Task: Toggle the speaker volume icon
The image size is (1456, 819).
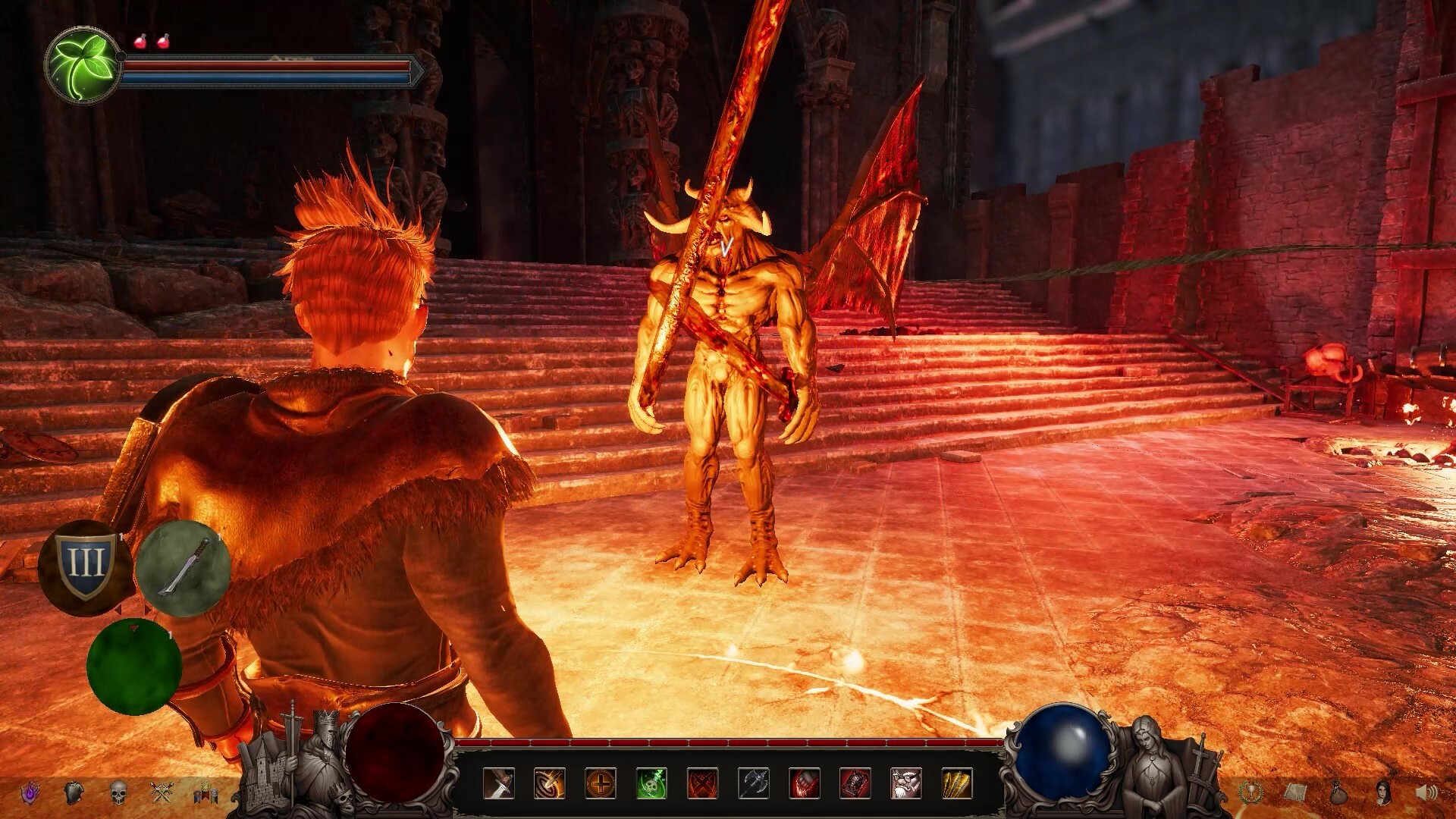Action: [x=1426, y=792]
